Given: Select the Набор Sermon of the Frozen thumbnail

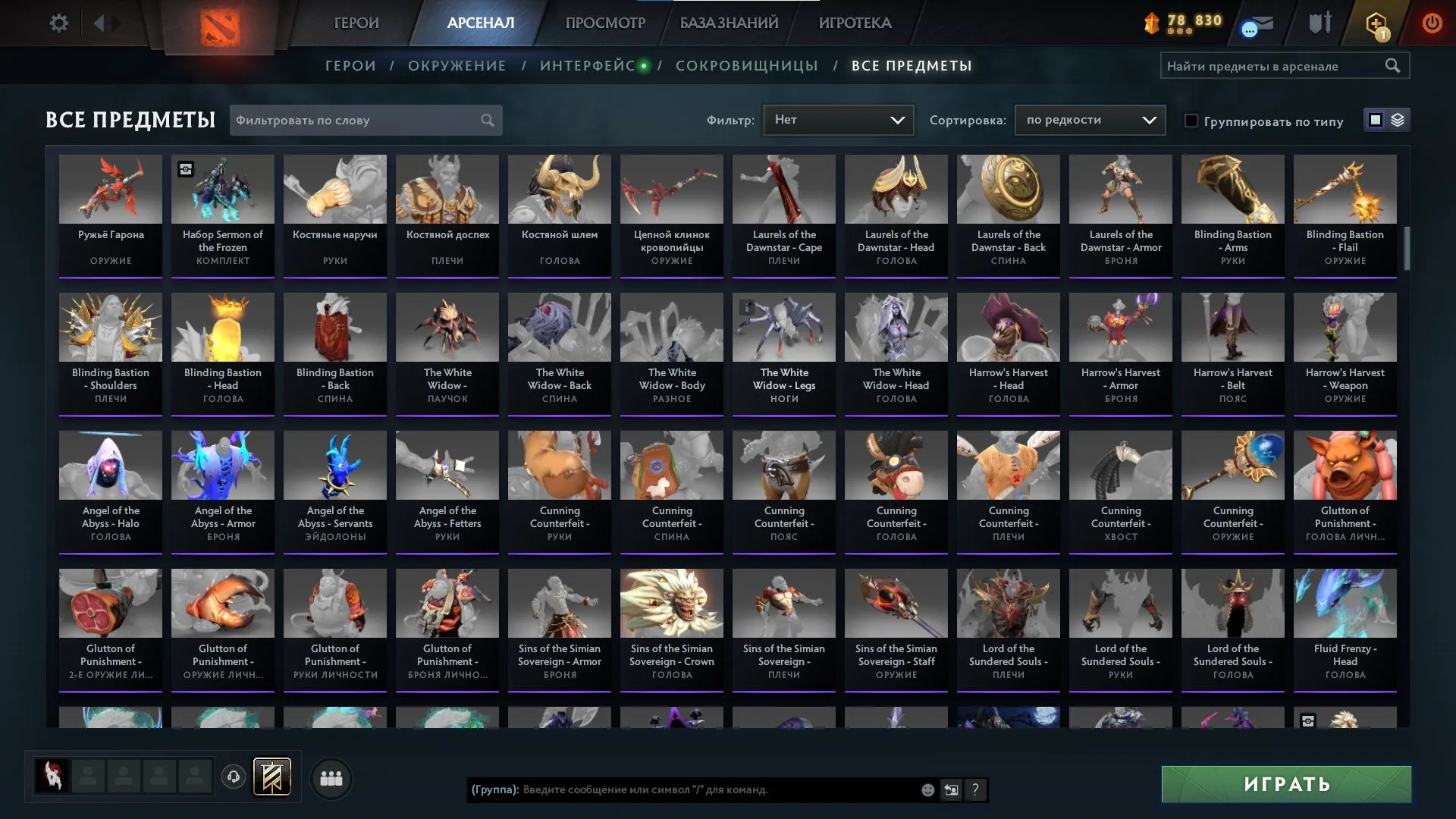Looking at the screenshot, I should pos(223,189).
